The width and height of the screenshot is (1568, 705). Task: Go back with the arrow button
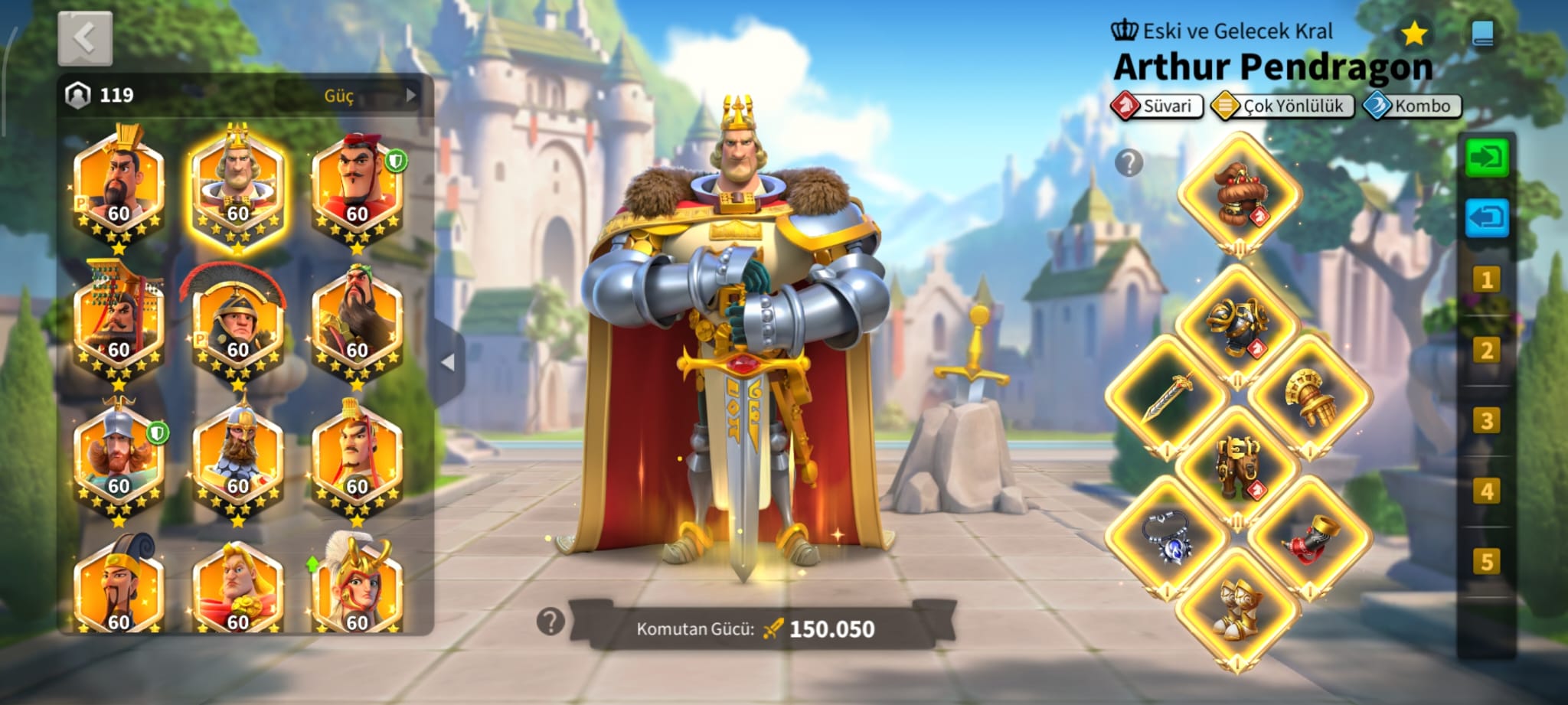(85, 38)
